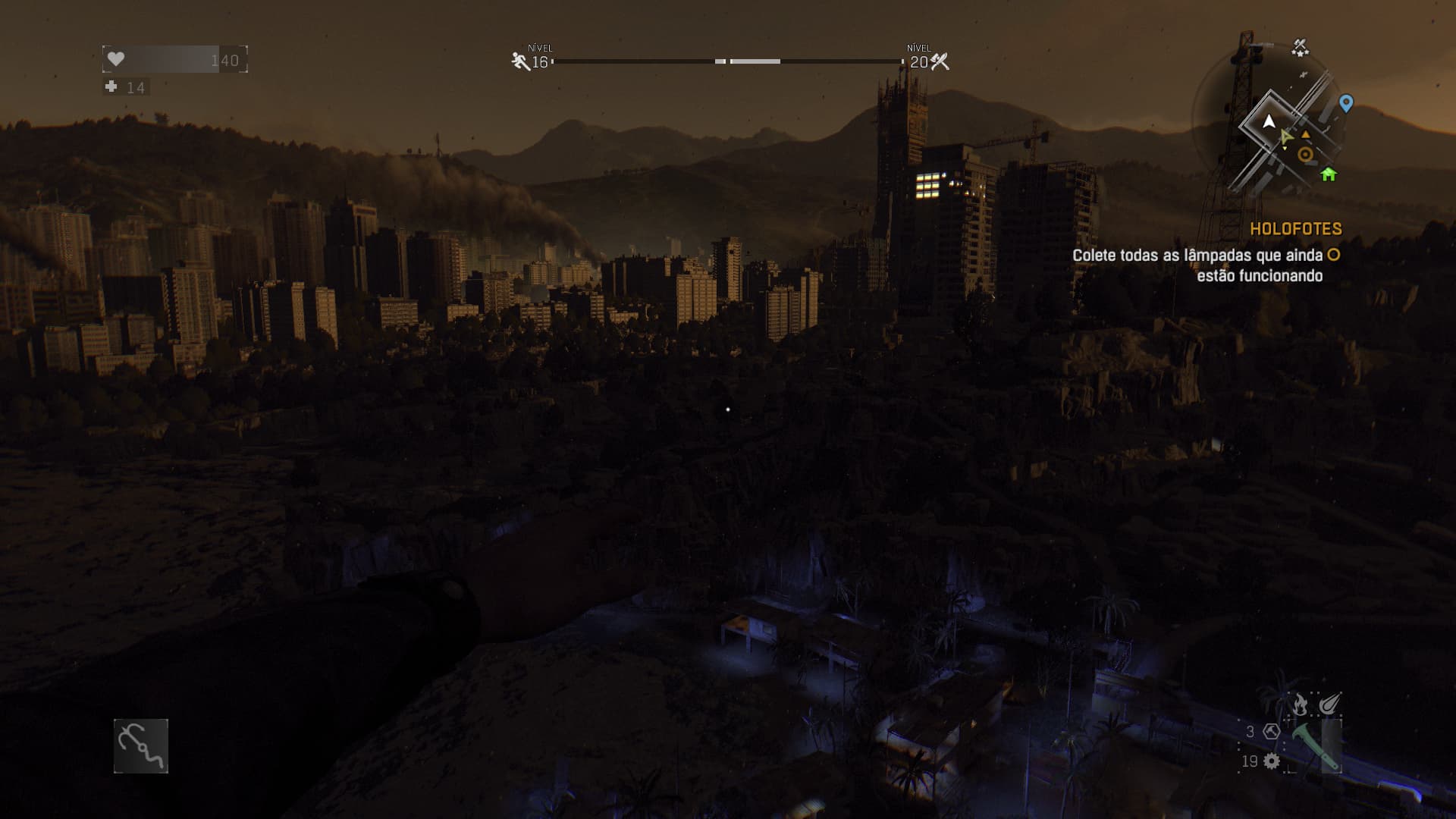Open the Holofotes quest tracker
The height and width of the screenshot is (819, 1456).
[1295, 229]
